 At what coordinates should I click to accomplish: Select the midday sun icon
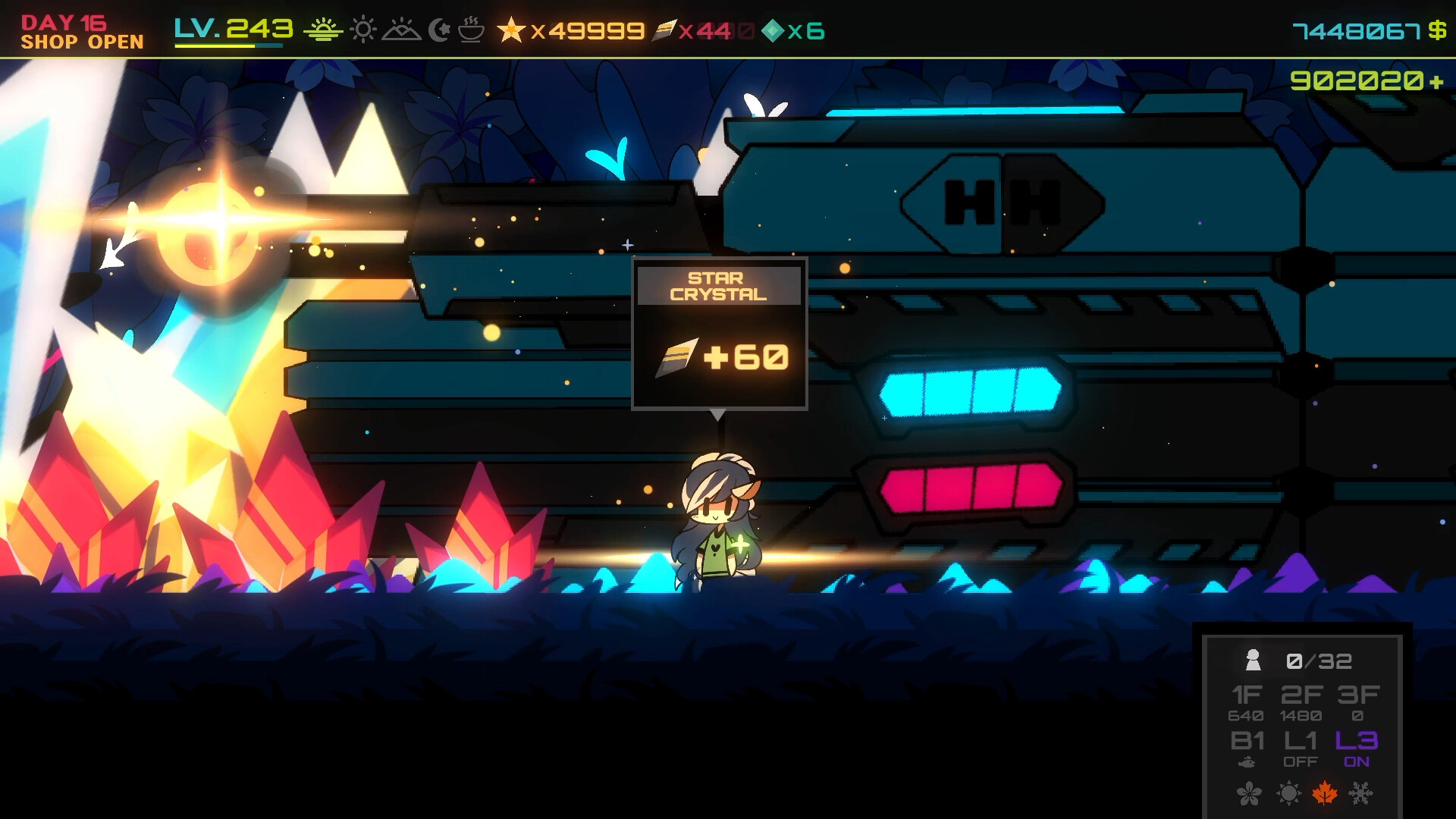tap(363, 30)
